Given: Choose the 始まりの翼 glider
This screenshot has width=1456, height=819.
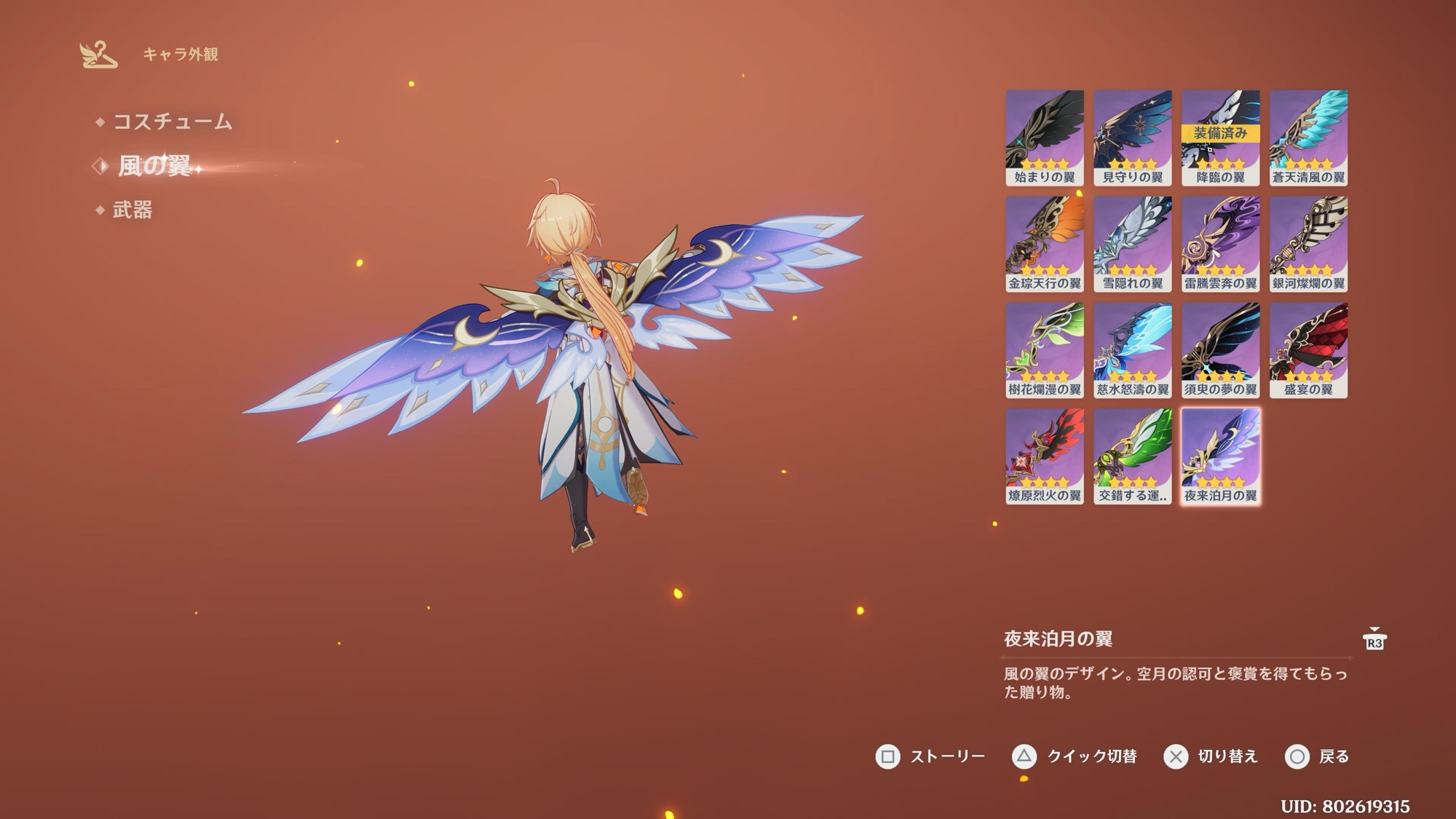Looking at the screenshot, I should [1044, 138].
